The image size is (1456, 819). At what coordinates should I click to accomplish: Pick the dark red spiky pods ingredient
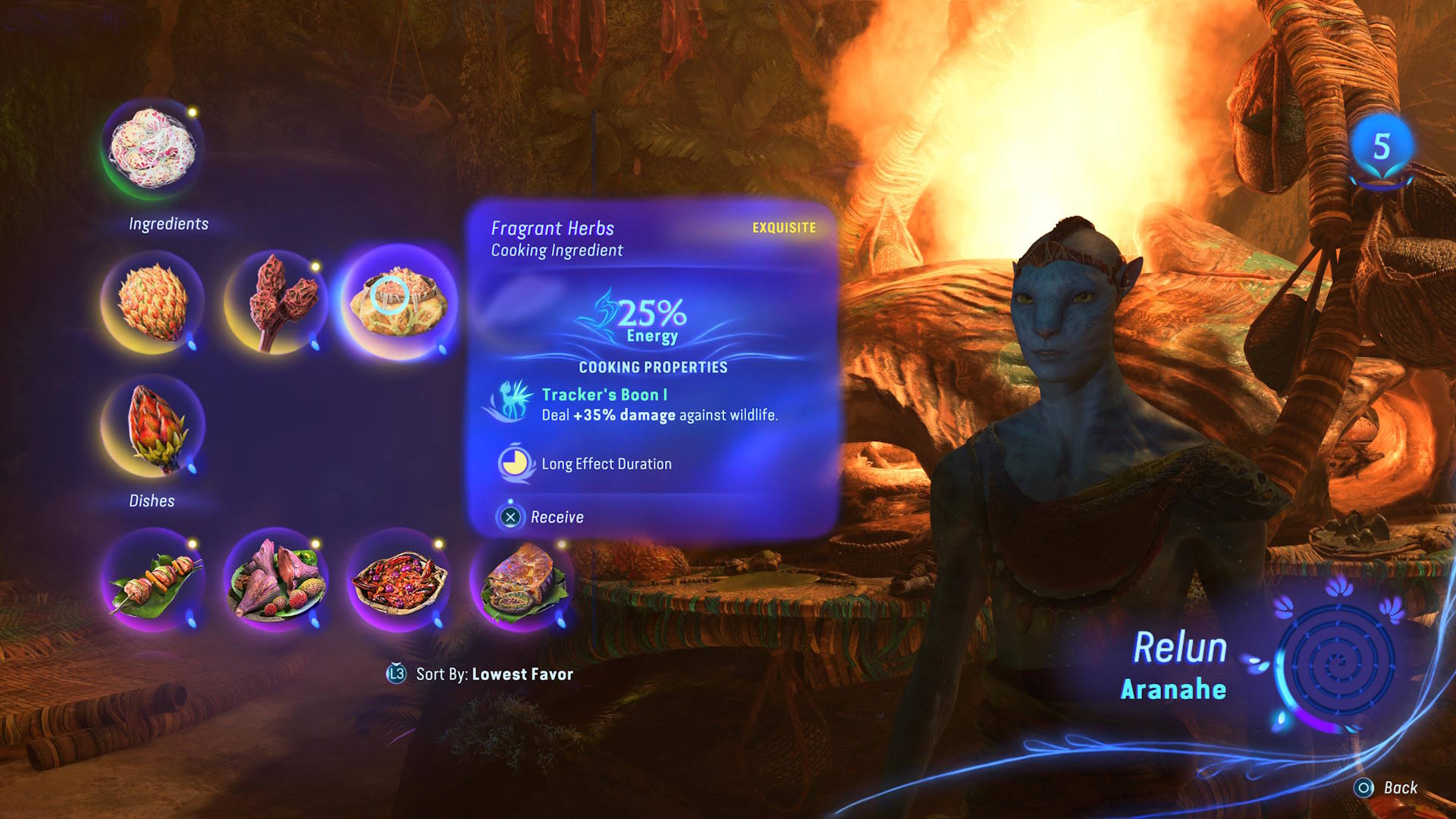click(276, 302)
